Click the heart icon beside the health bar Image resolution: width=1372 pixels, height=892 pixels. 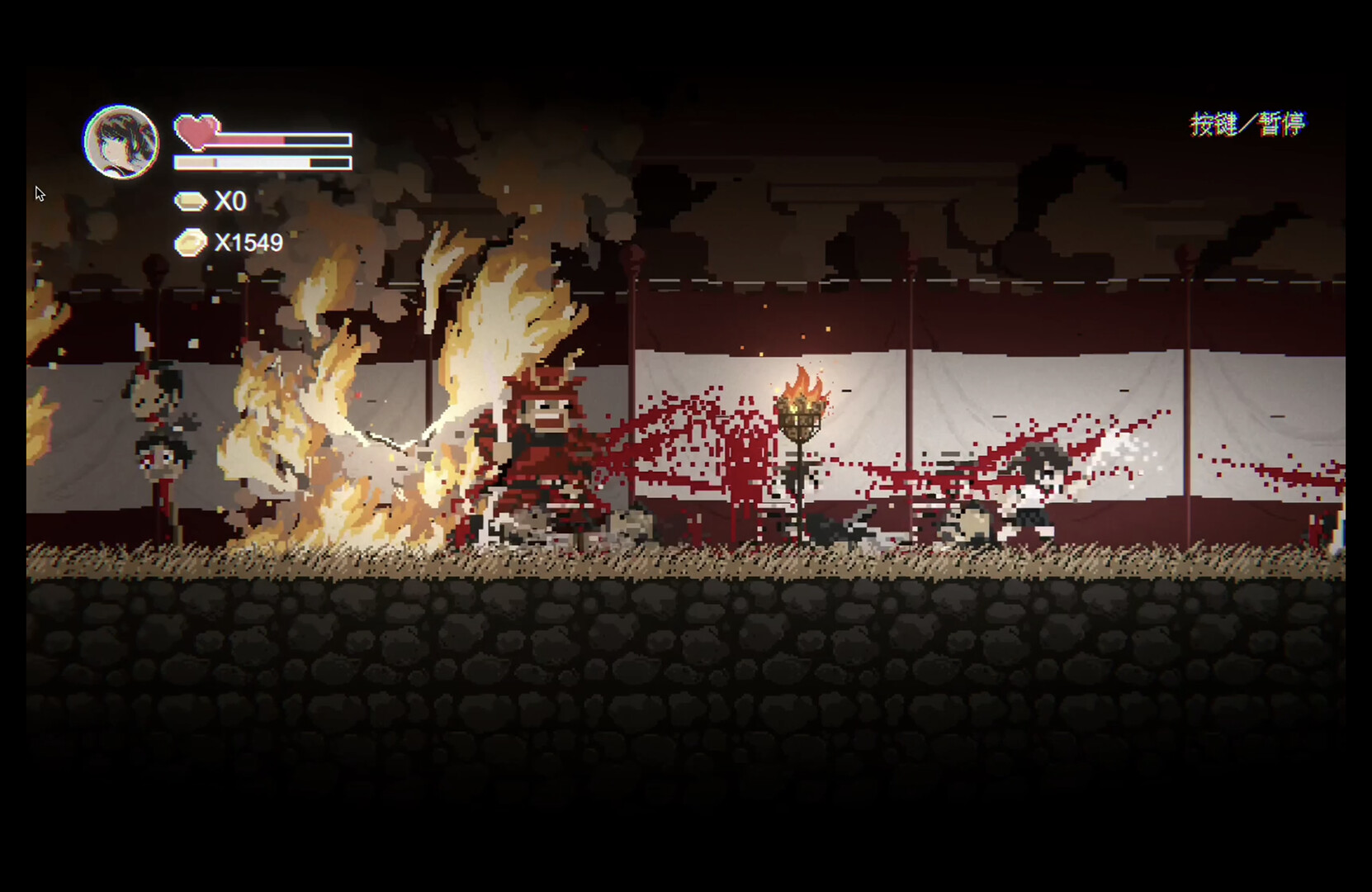pos(196,132)
